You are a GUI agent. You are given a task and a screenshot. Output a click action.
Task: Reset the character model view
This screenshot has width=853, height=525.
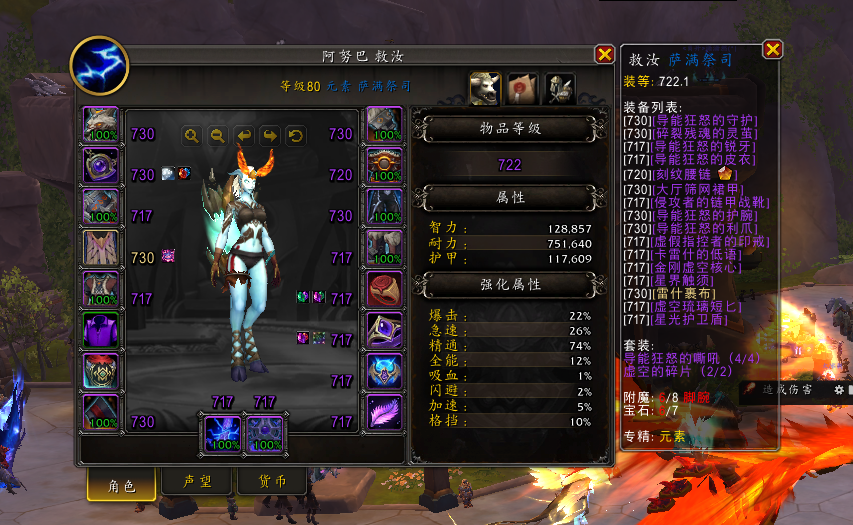pos(295,135)
